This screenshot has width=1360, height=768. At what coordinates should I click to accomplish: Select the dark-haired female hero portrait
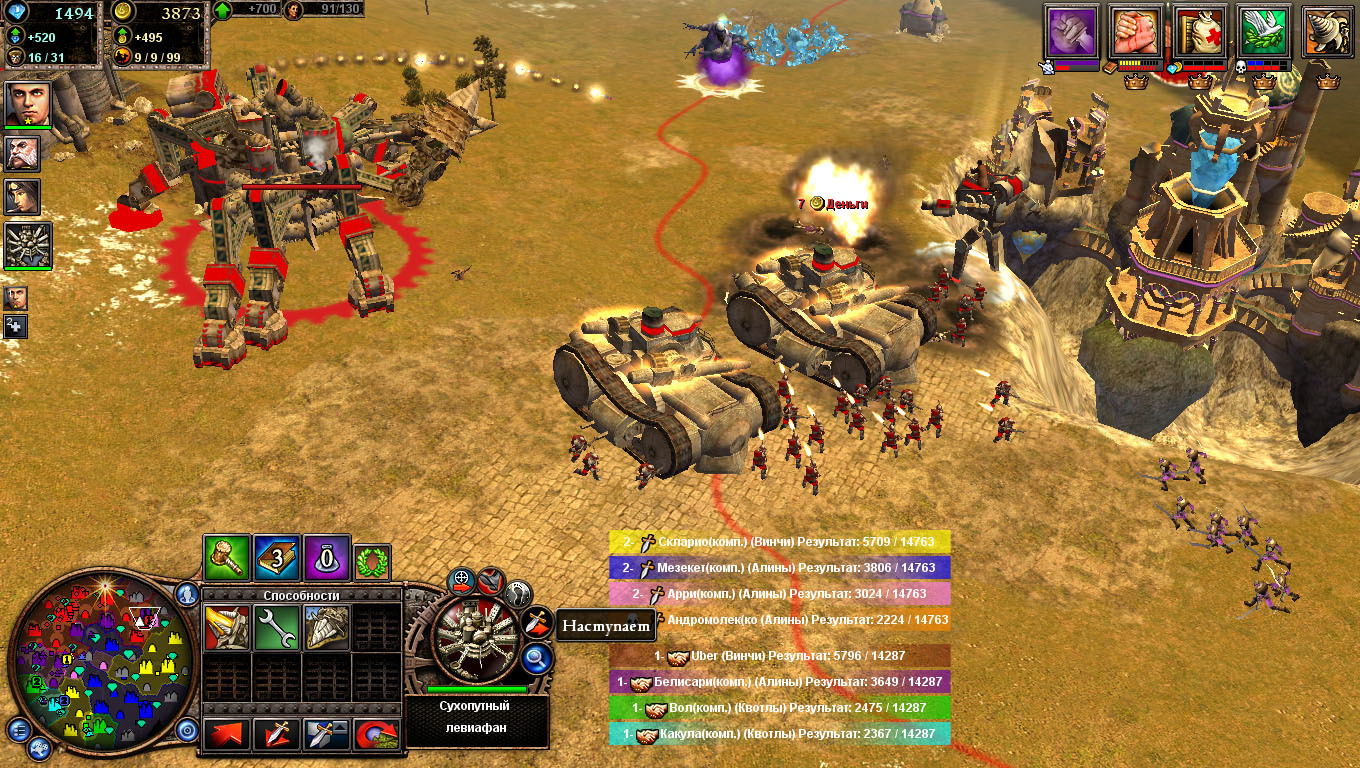pyautogui.click(x=22, y=196)
